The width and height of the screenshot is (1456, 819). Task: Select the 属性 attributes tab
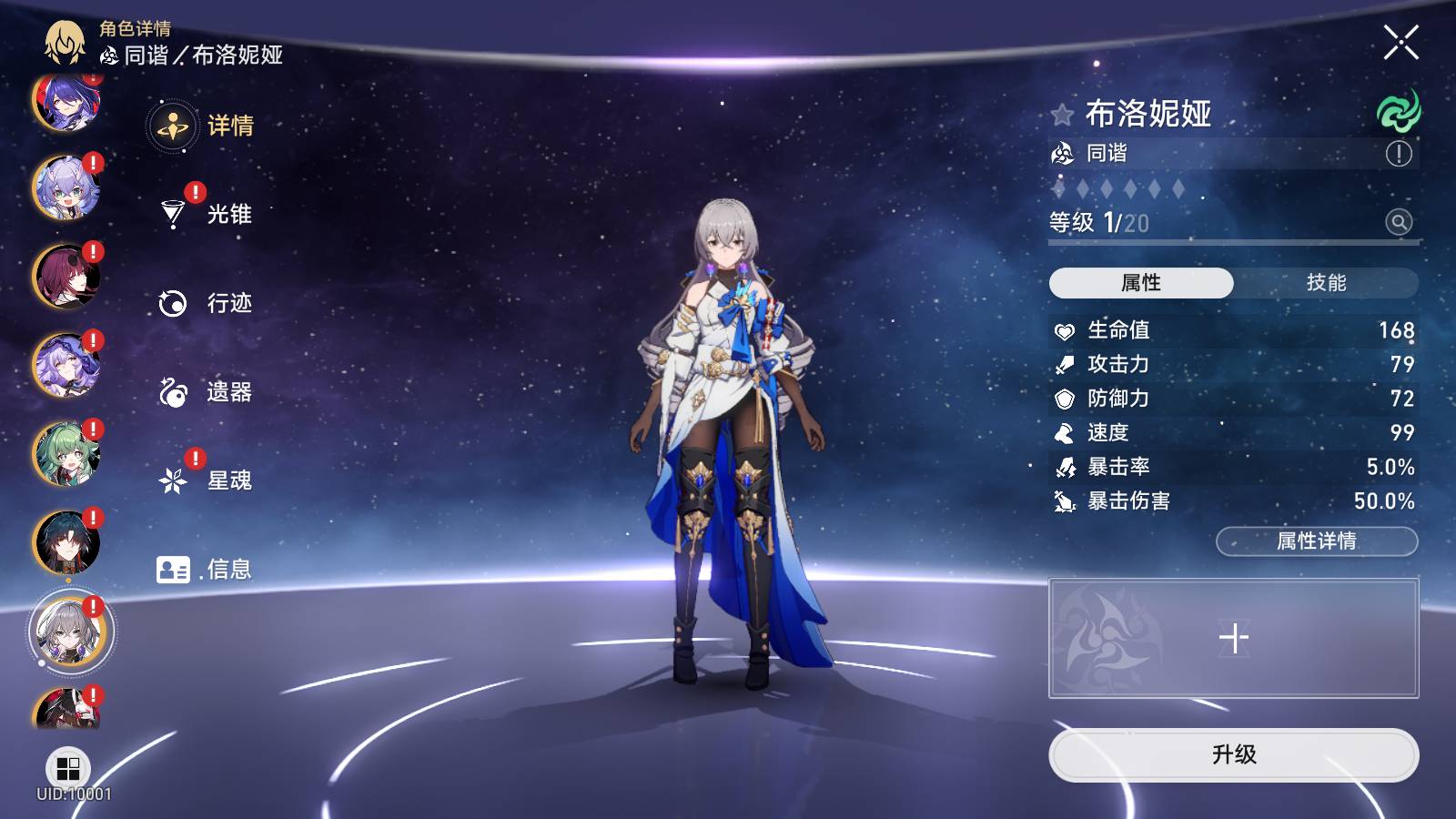tap(1141, 283)
